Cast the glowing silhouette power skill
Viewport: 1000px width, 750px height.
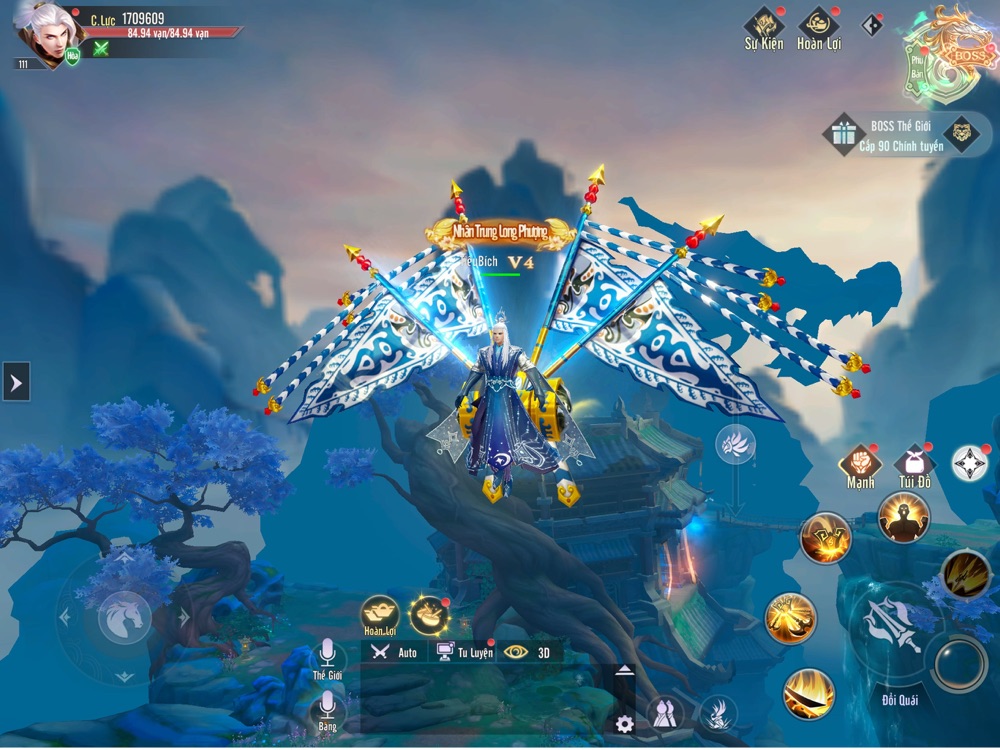click(903, 517)
